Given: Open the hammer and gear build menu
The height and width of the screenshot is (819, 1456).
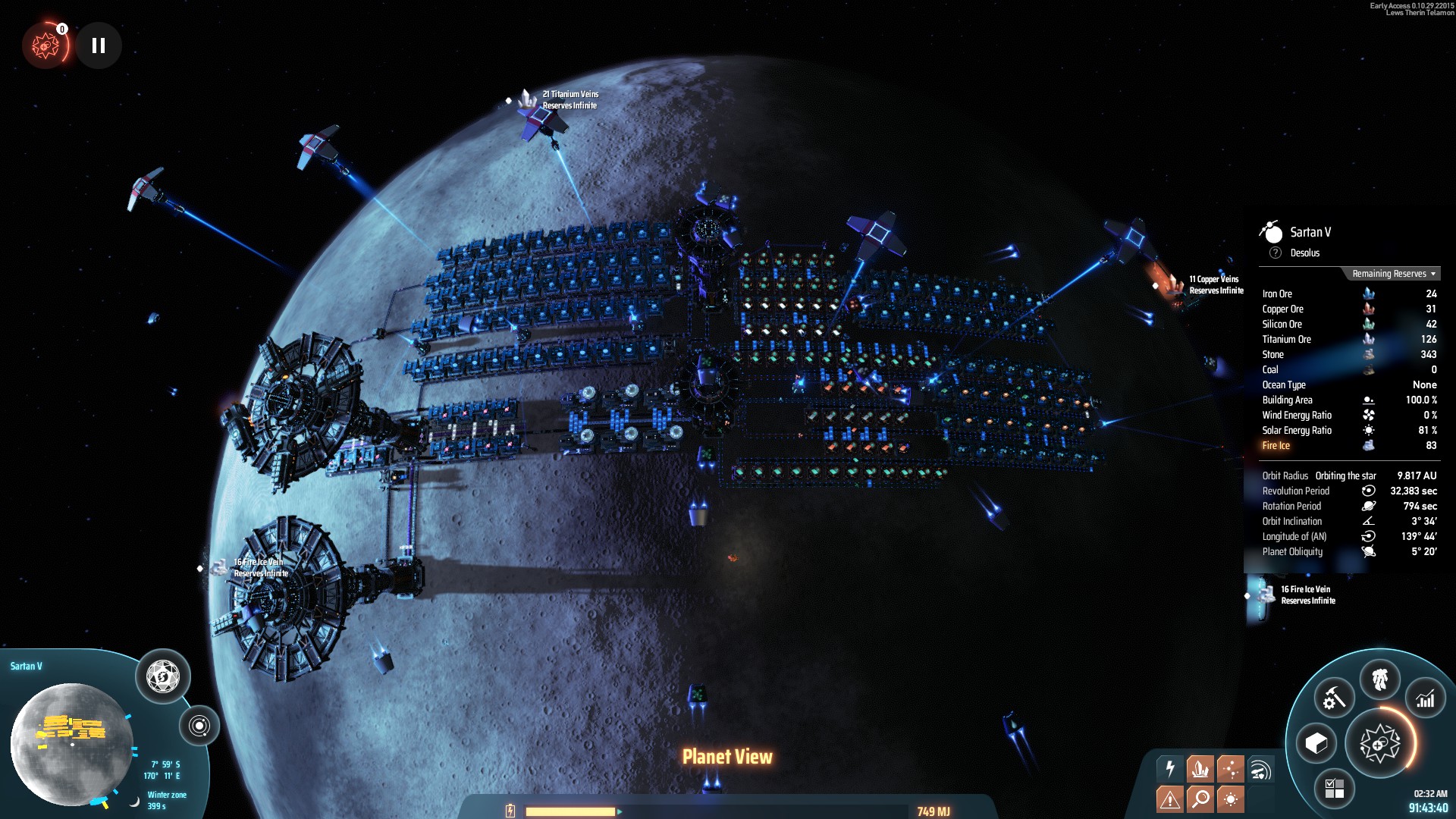Looking at the screenshot, I should (x=1334, y=698).
